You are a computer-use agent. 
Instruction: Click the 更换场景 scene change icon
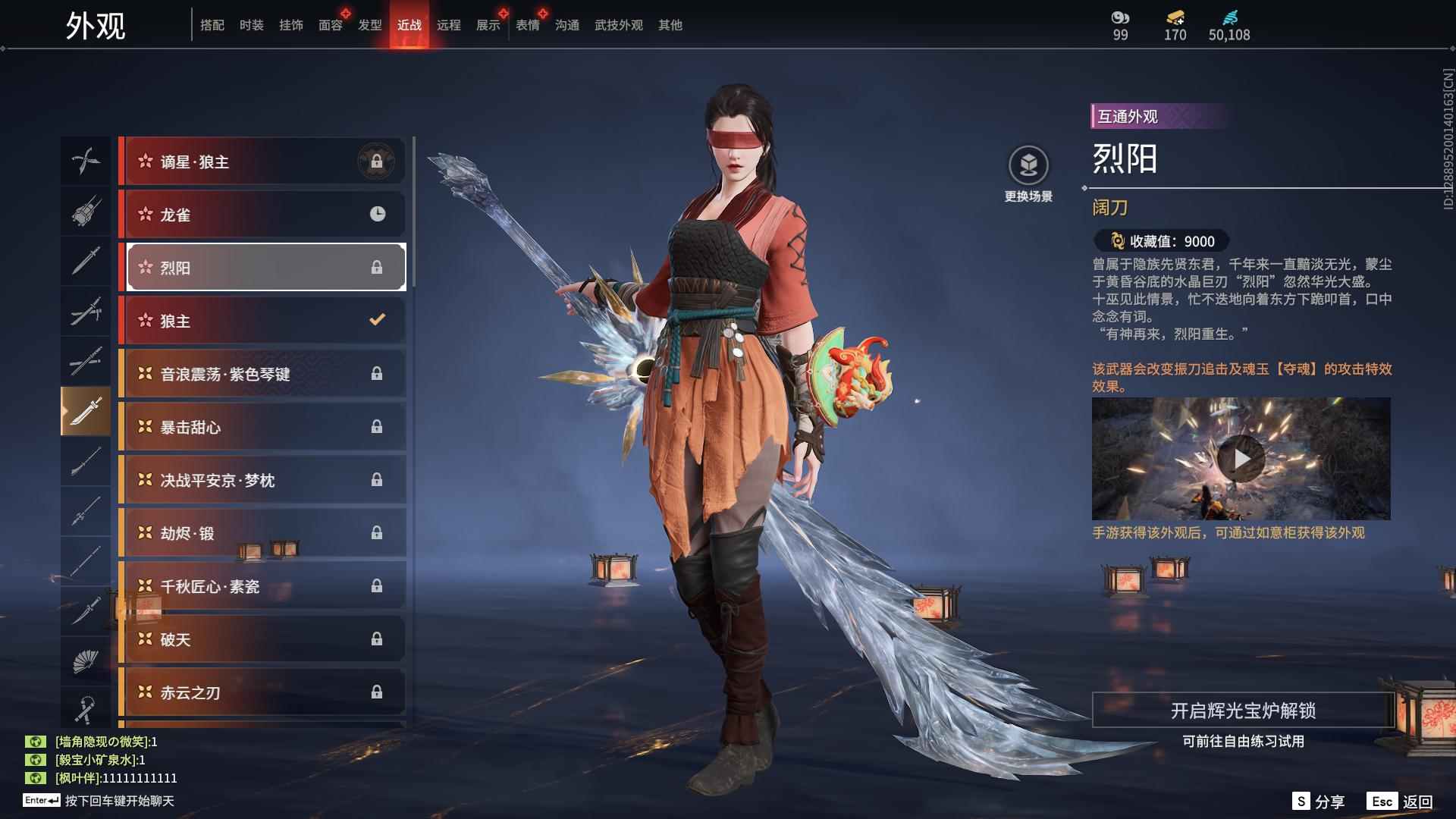click(x=1028, y=163)
